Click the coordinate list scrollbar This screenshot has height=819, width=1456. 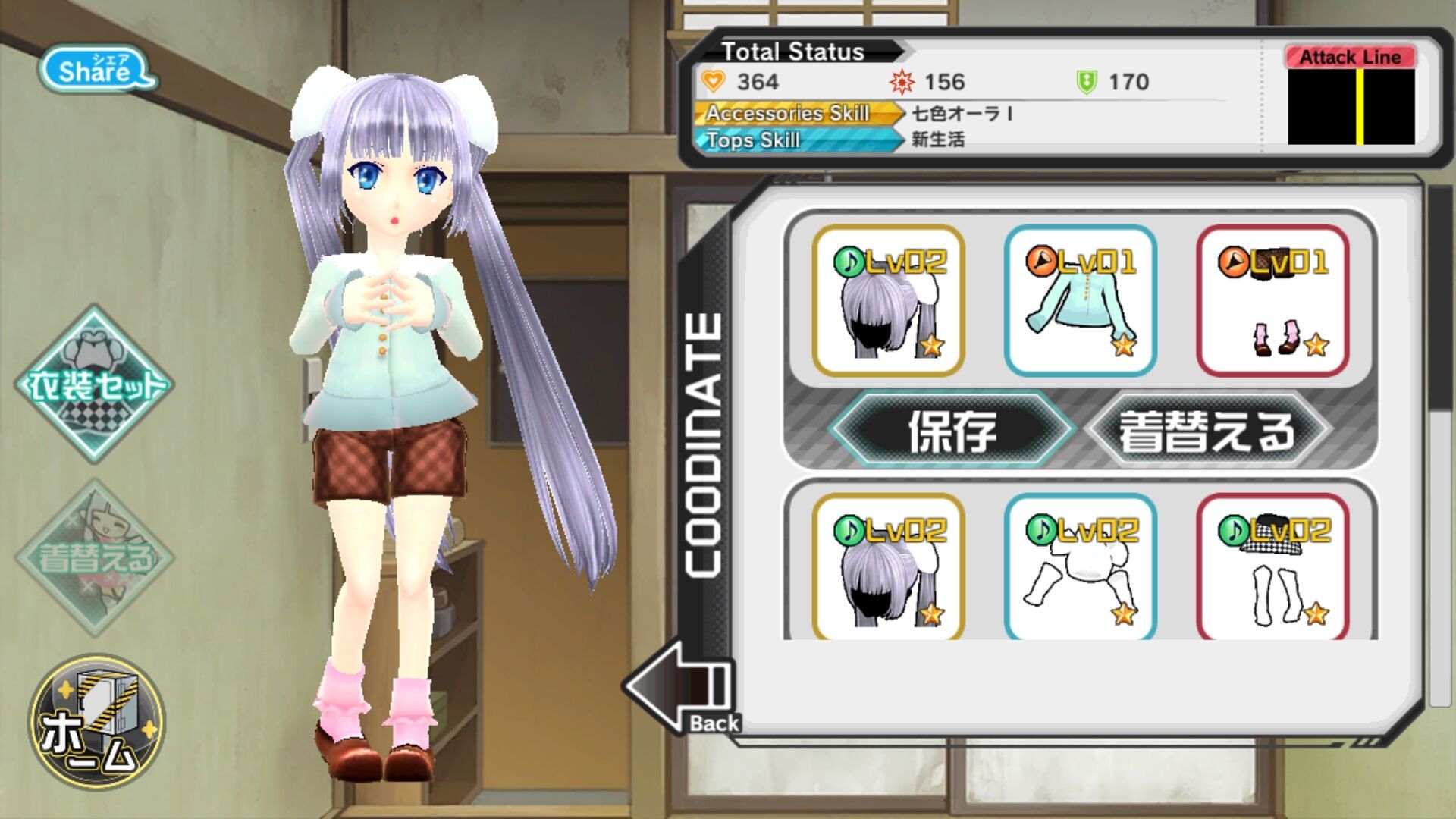click(x=1439, y=303)
